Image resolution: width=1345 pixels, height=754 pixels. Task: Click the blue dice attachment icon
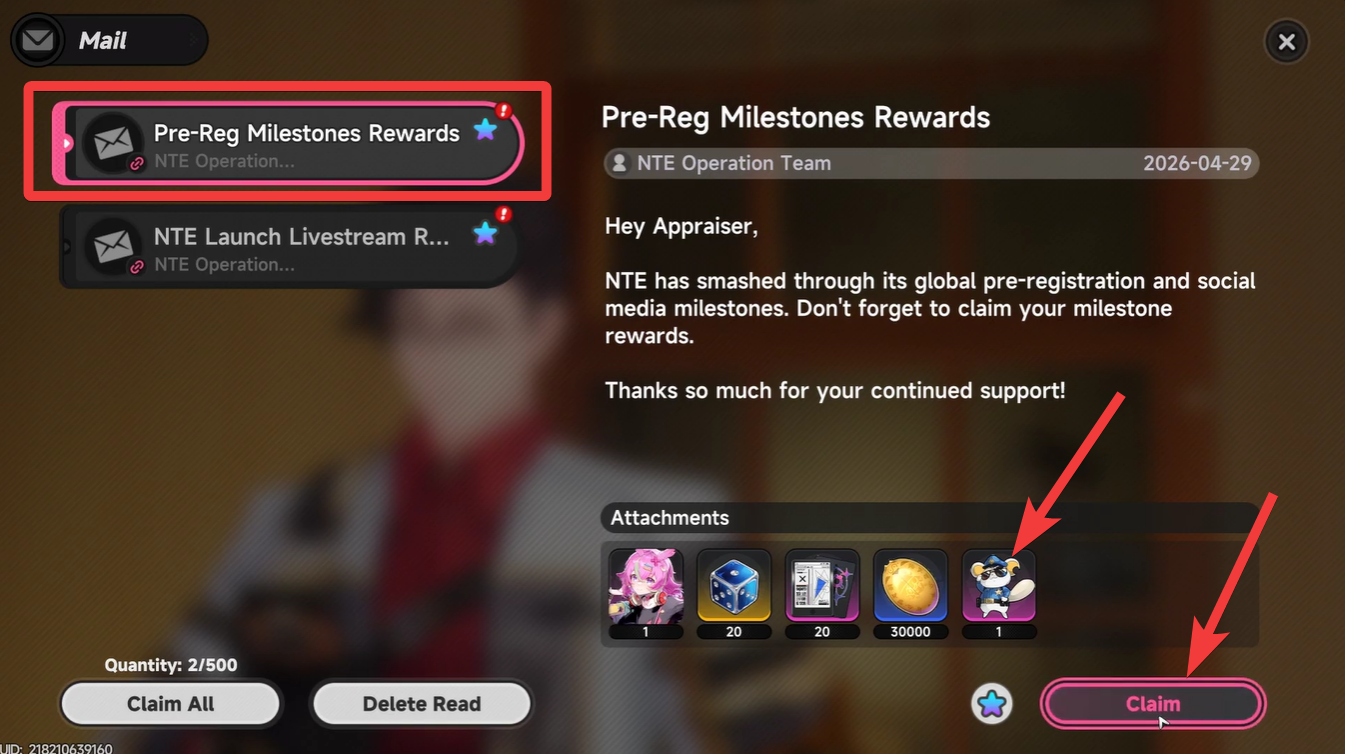click(734, 588)
